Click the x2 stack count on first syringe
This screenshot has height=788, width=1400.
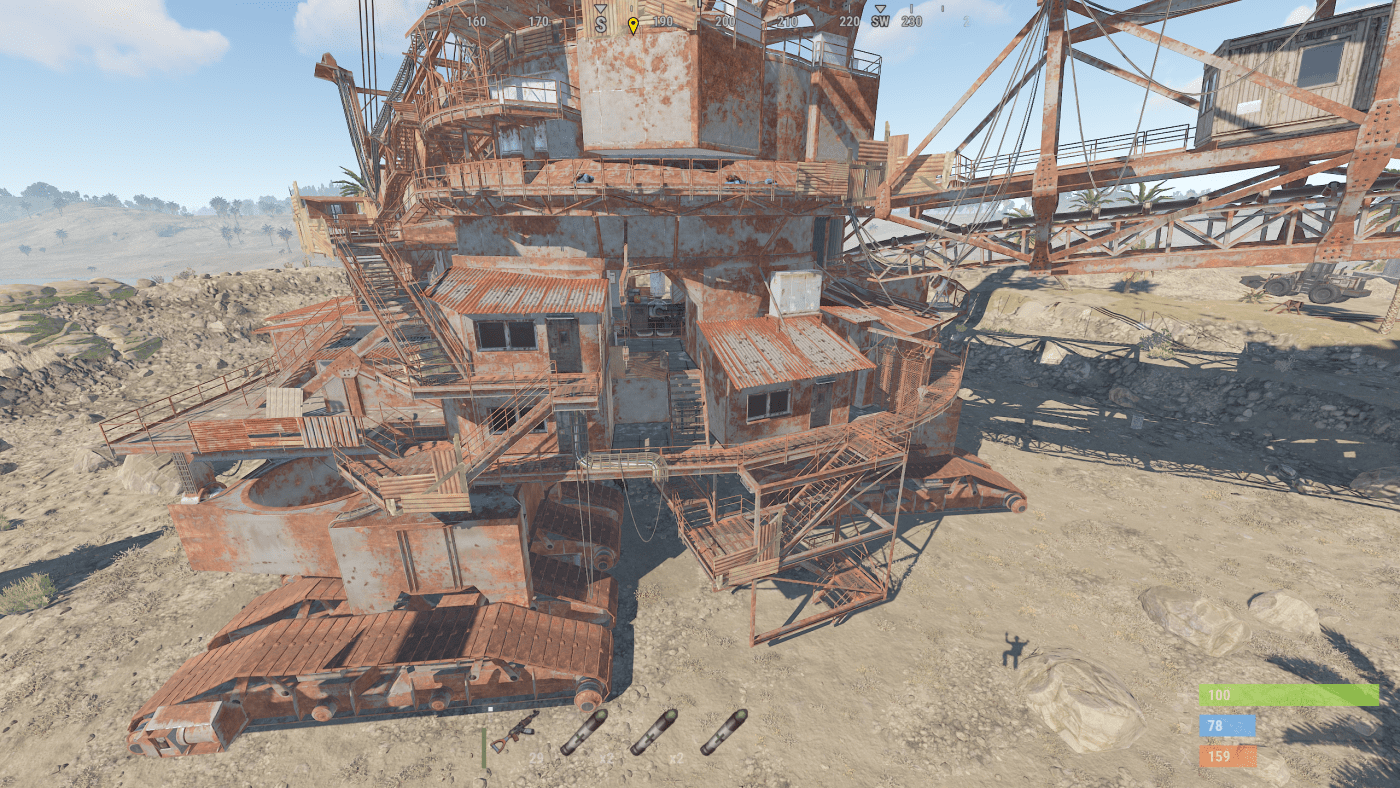[606, 758]
